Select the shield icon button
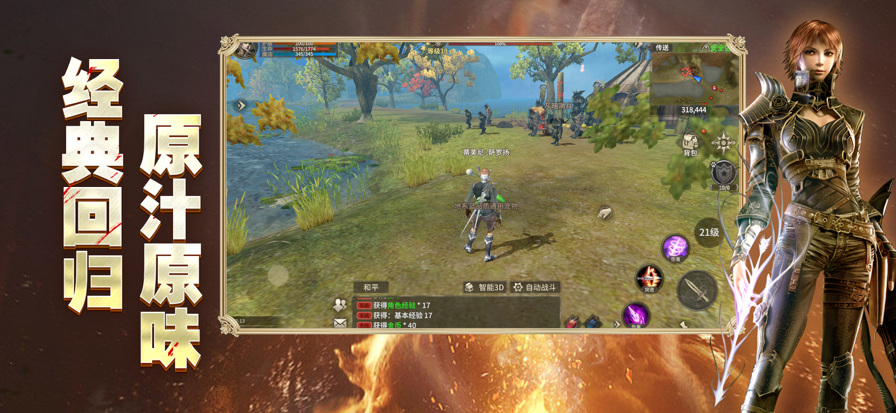Screen dimensions: 896x413 [724, 177]
